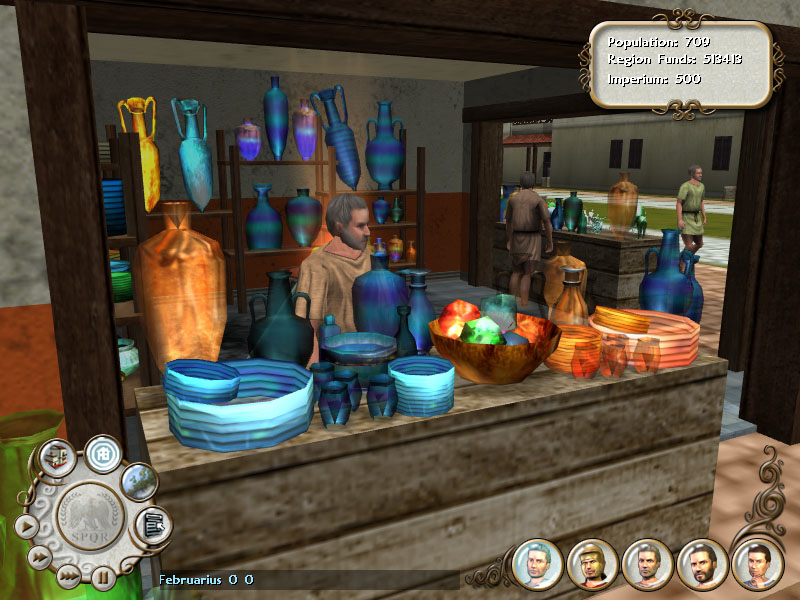
Task: Click the SPQR eagle medallion
Action: tap(91, 520)
